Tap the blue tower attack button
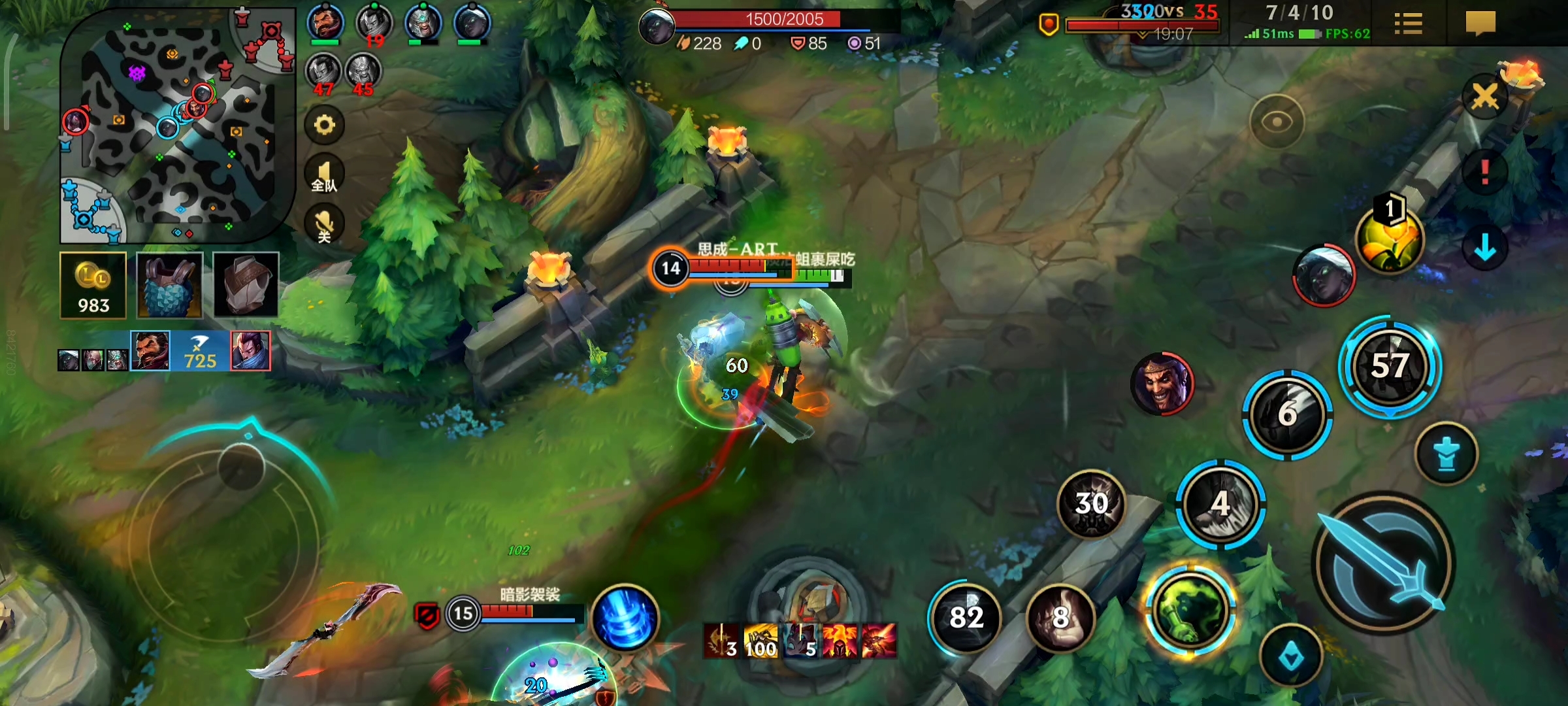Image resolution: width=1568 pixels, height=706 pixels. (1446, 454)
